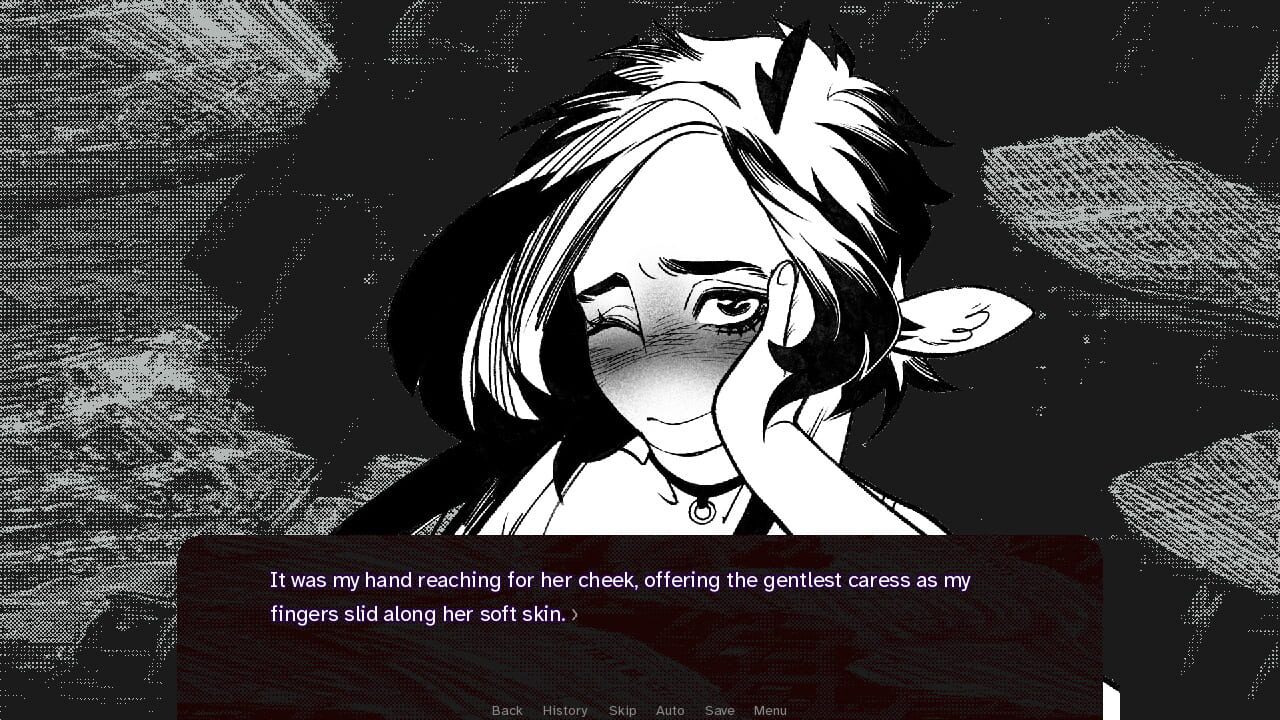Enable Skip mode from the quick menu

click(623, 710)
